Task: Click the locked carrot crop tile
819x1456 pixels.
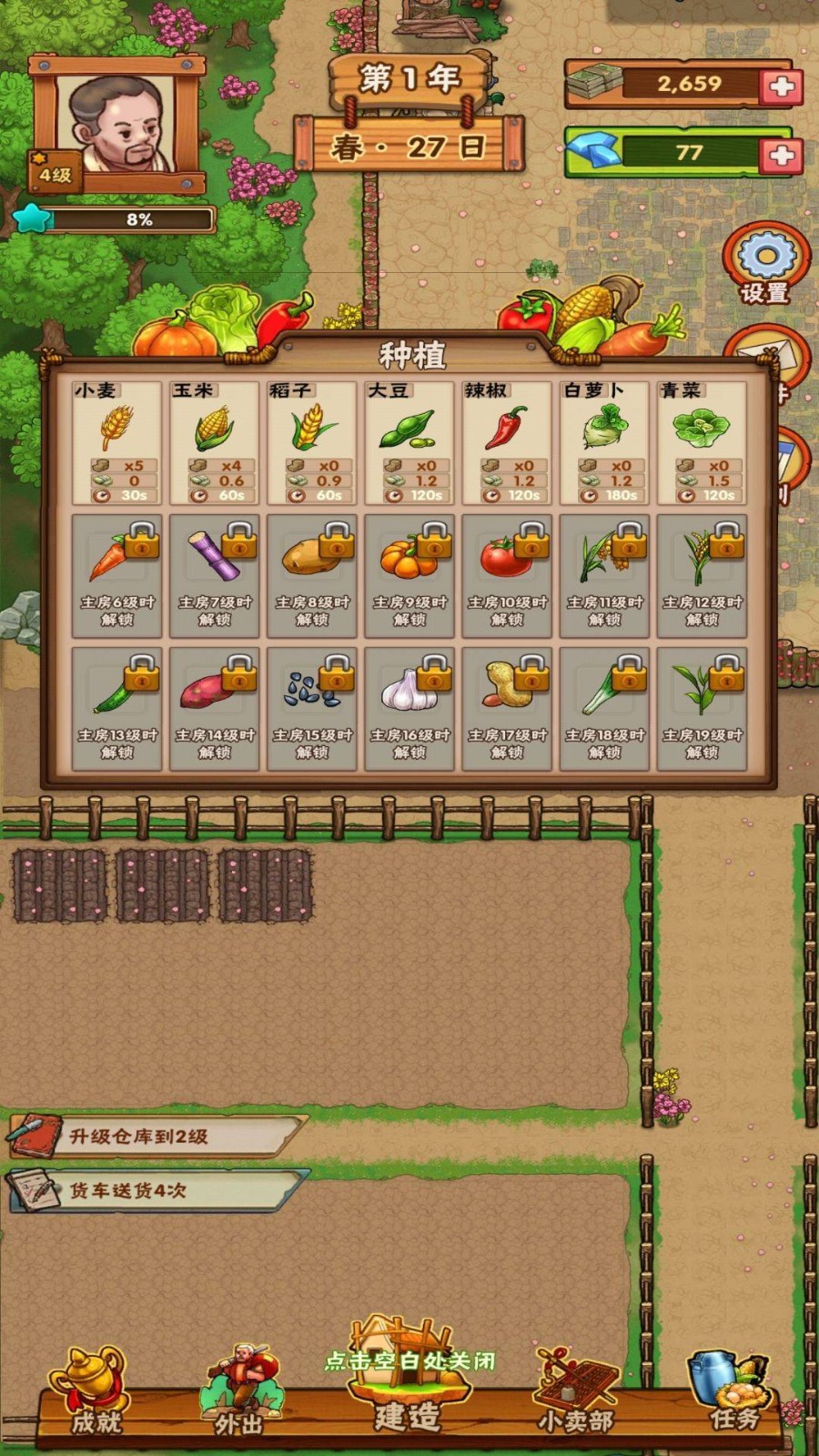Action: point(116,575)
